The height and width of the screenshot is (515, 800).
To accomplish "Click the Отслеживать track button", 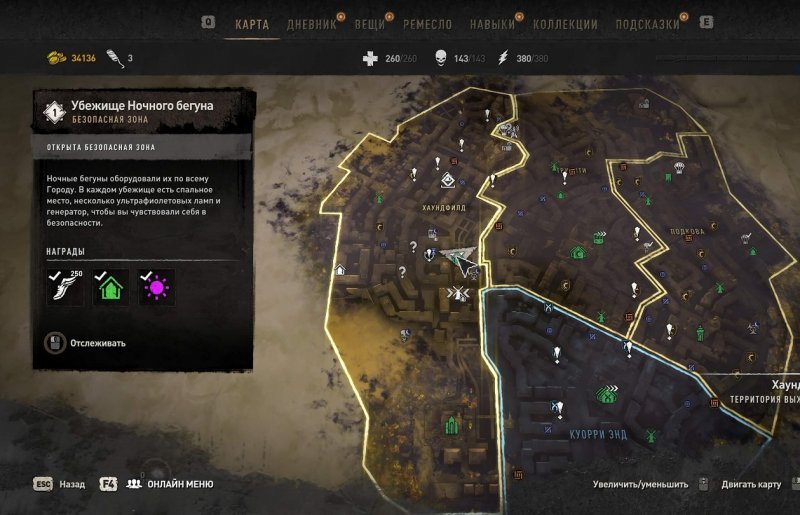I will coord(98,343).
